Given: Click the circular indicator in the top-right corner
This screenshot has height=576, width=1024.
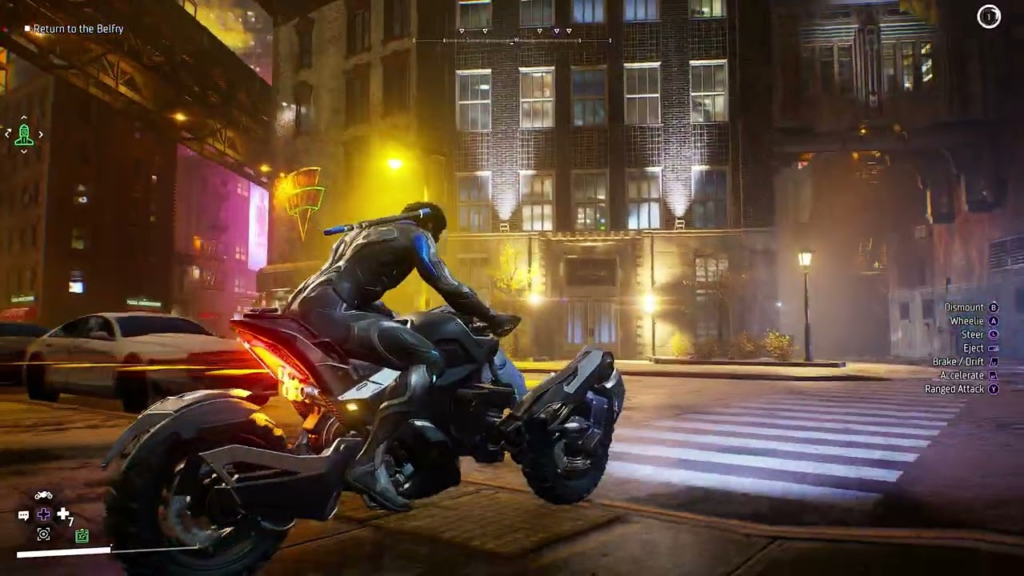Looking at the screenshot, I should point(989,17).
